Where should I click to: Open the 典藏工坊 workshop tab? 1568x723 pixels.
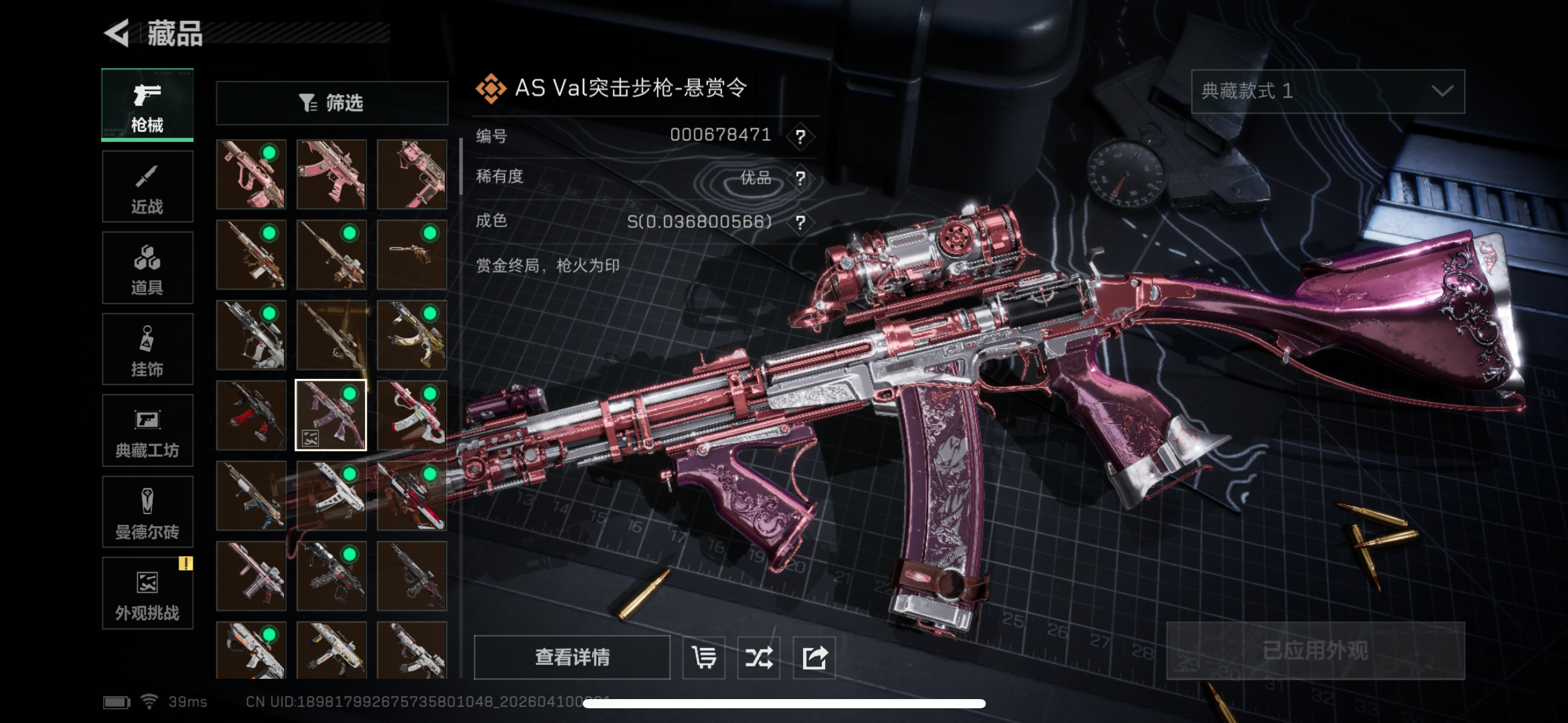[147, 430]
